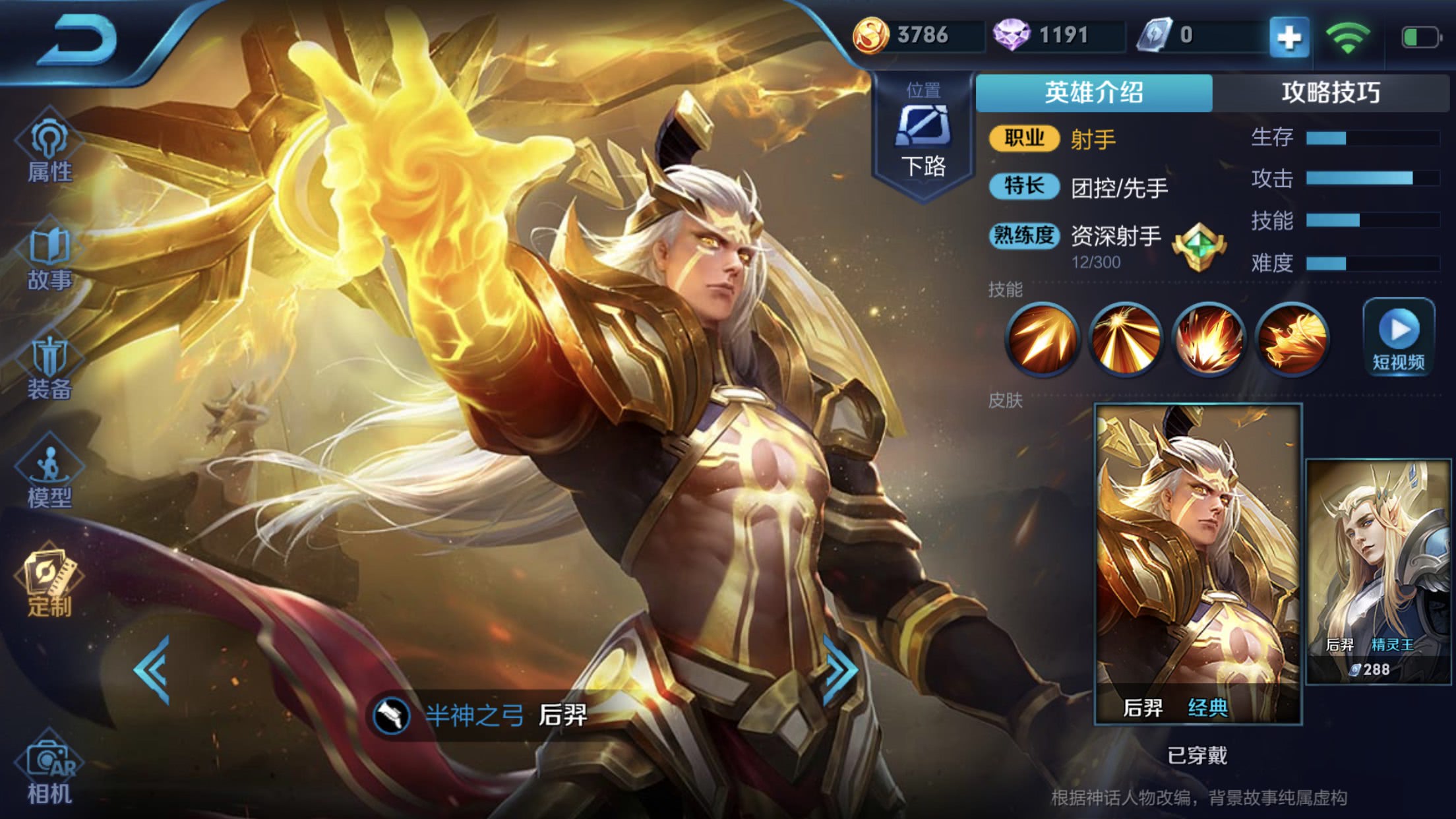Show the next hero with right arrow
Viewport: 1456px width, 819px height.
click(x=840, y=670)
